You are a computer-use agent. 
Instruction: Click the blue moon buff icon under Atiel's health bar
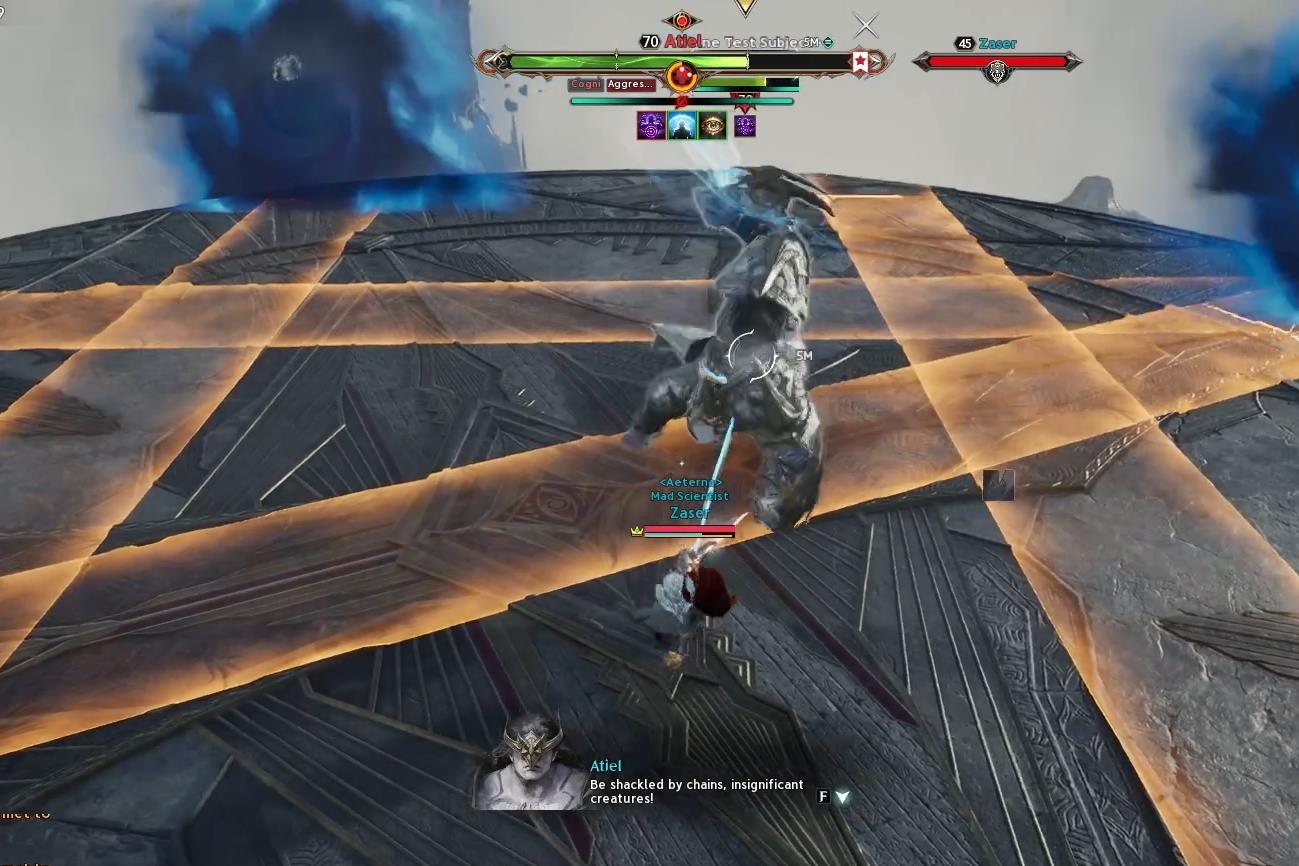click(x=682, y=125)
